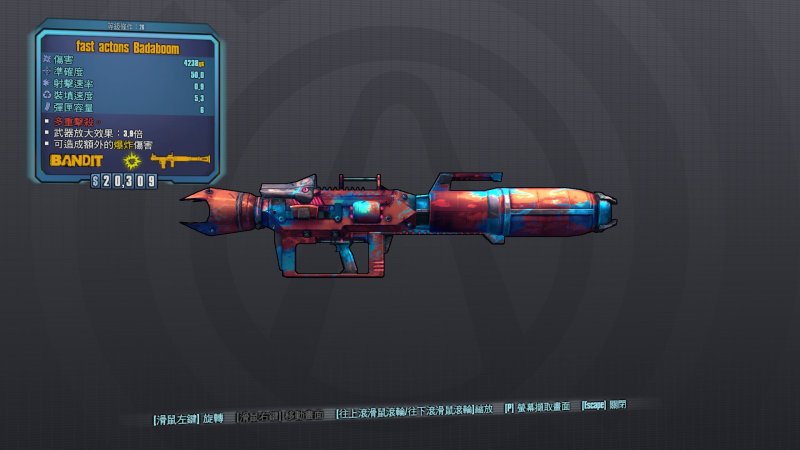Click the fast actons Badaboom item card
Screen dimensions: 800x450
[x=124, y=100]
